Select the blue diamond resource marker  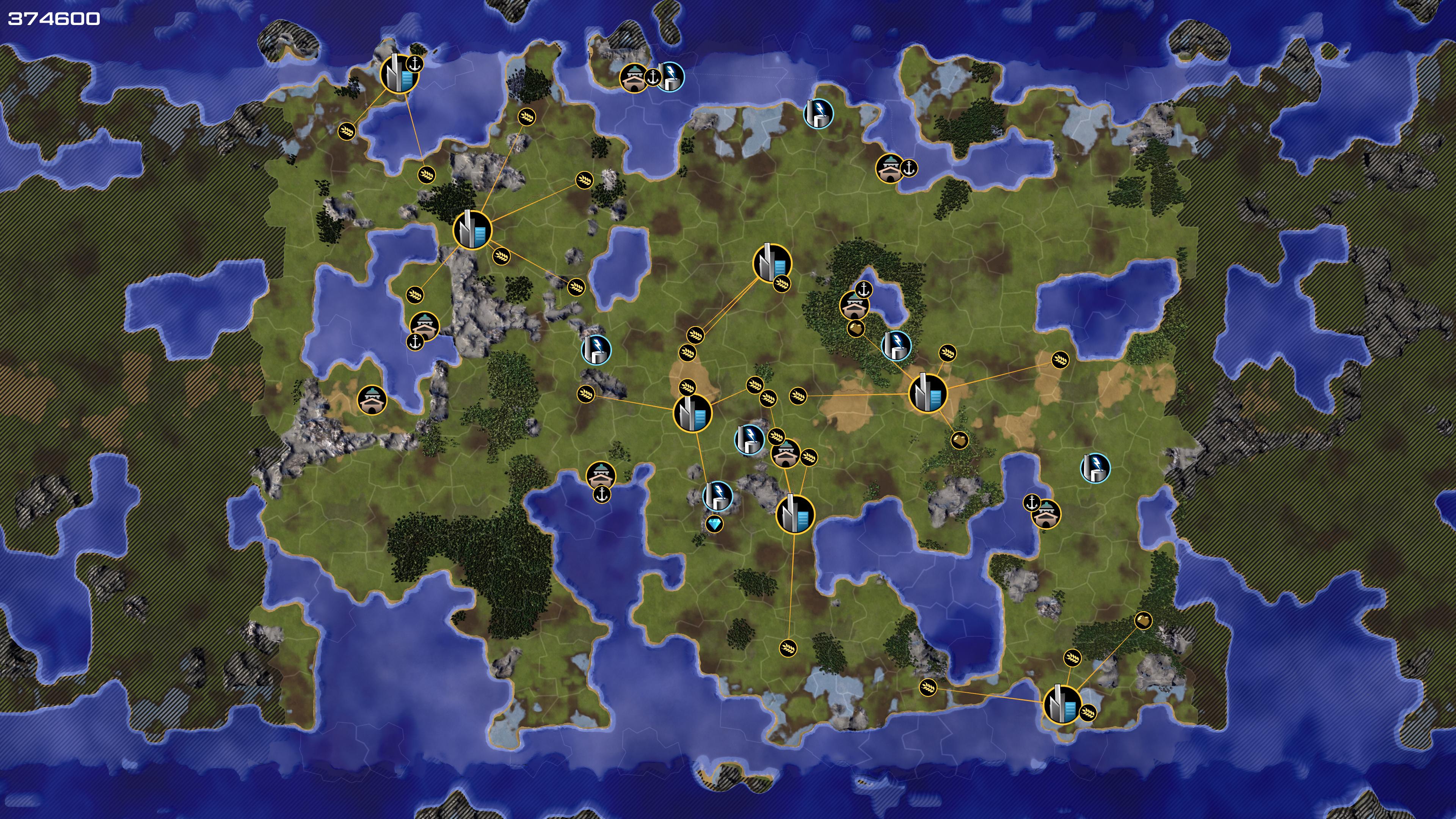coord(714,524)
